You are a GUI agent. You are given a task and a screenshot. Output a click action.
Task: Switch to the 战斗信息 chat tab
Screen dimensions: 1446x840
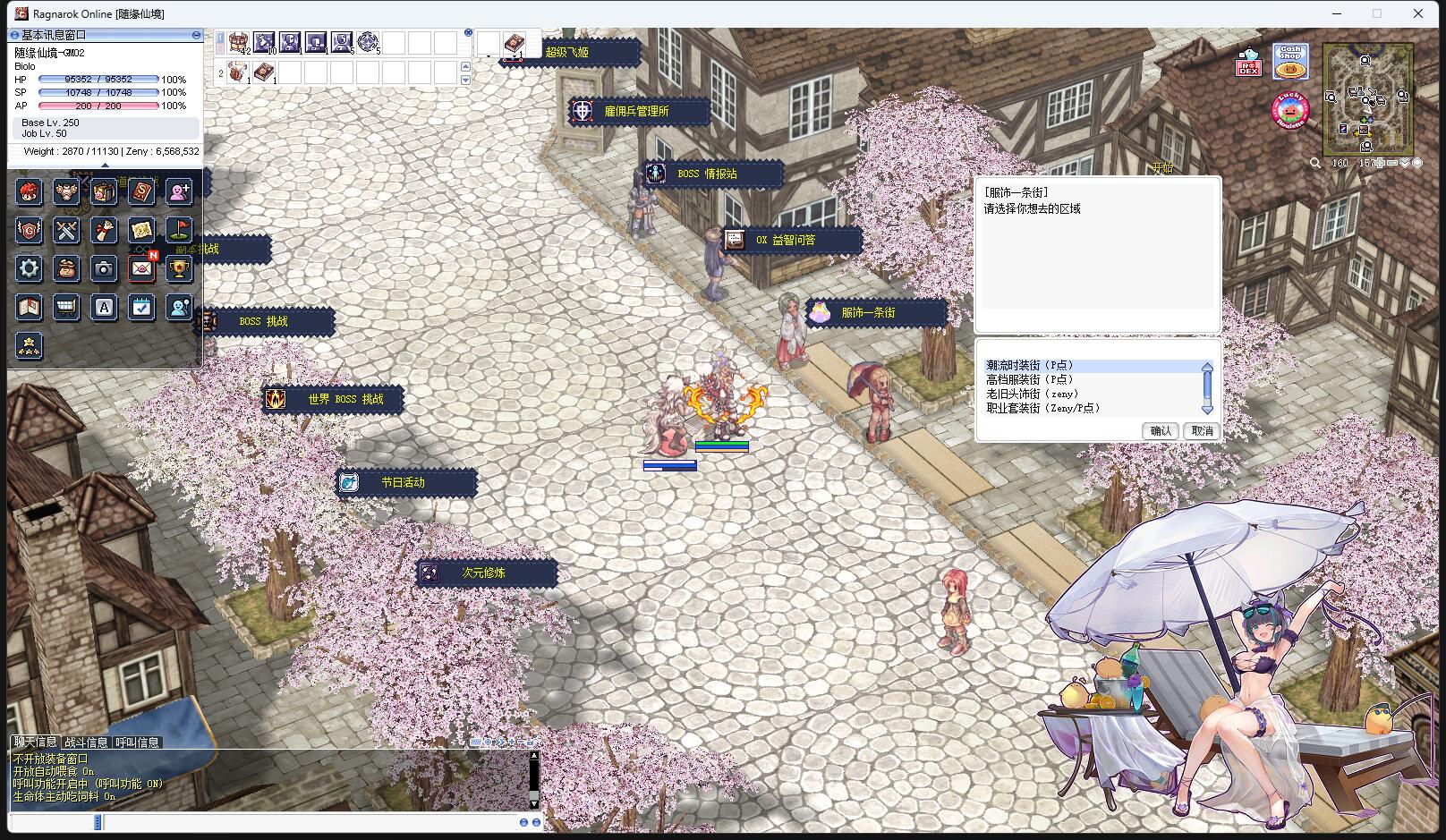pyautogui.click(x=86, y=742)
